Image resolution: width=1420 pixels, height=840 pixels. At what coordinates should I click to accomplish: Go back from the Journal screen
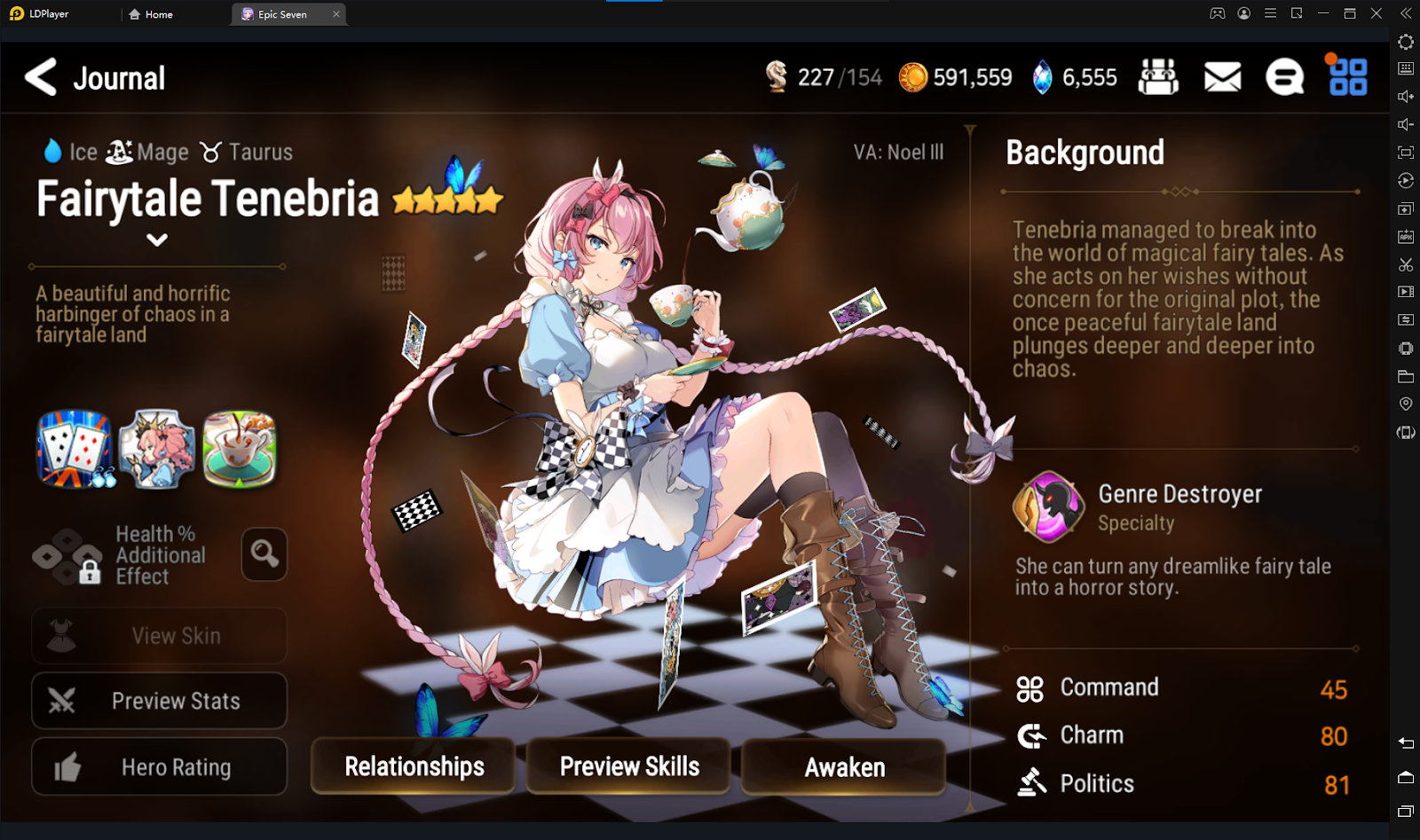(41, 77)
